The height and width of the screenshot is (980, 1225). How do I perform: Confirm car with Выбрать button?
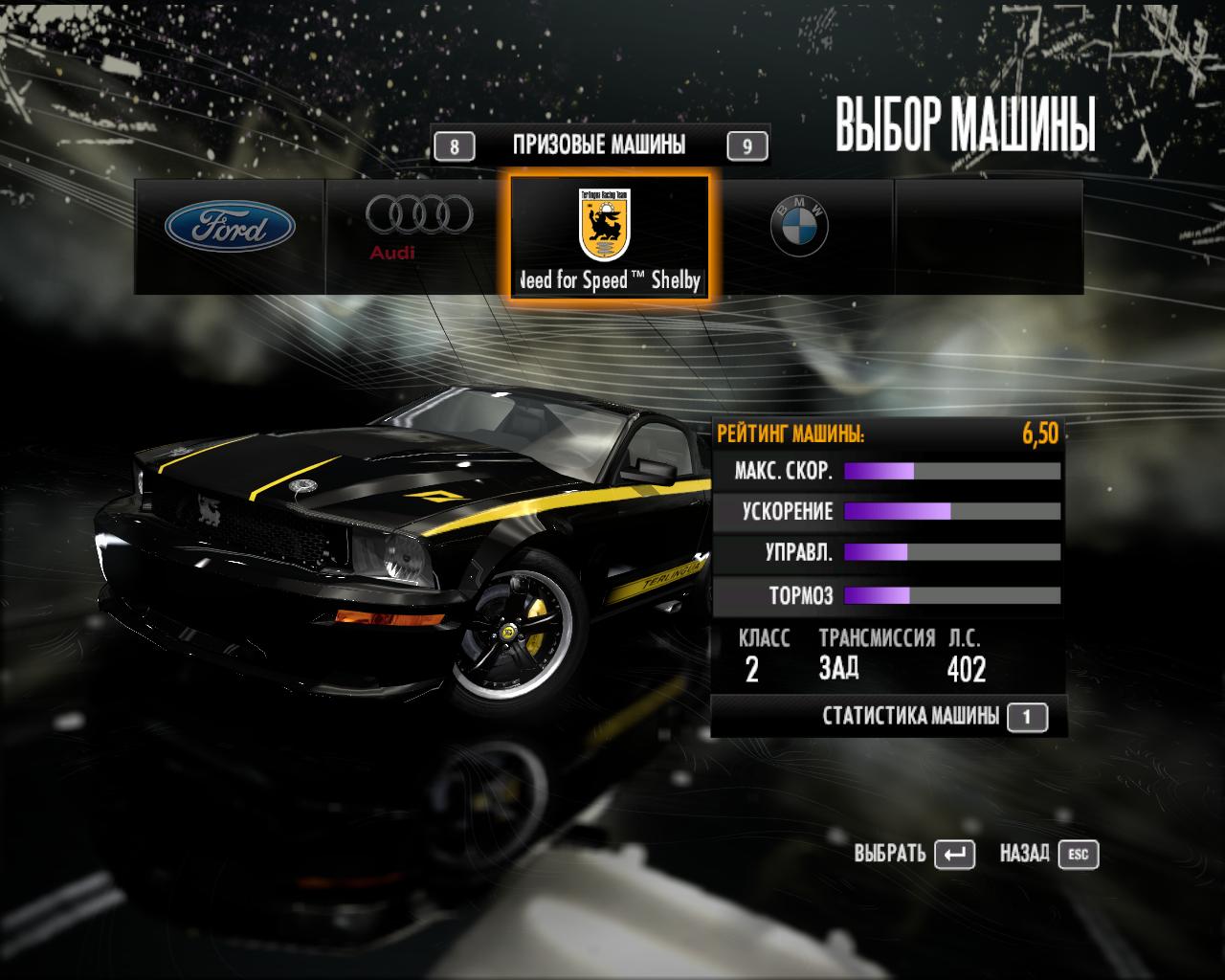tap(953, 854)
